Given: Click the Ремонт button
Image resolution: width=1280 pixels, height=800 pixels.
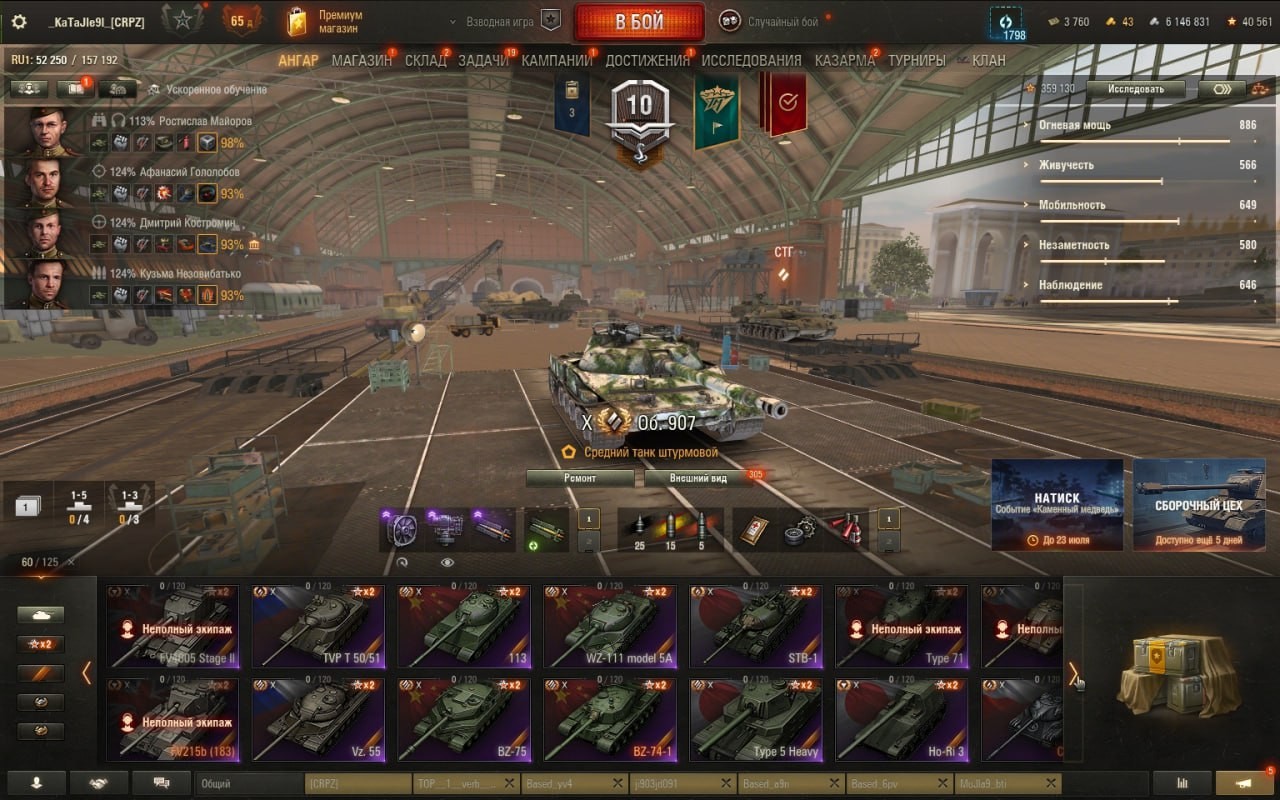Looking at the screenshot, I should [580, 478].
